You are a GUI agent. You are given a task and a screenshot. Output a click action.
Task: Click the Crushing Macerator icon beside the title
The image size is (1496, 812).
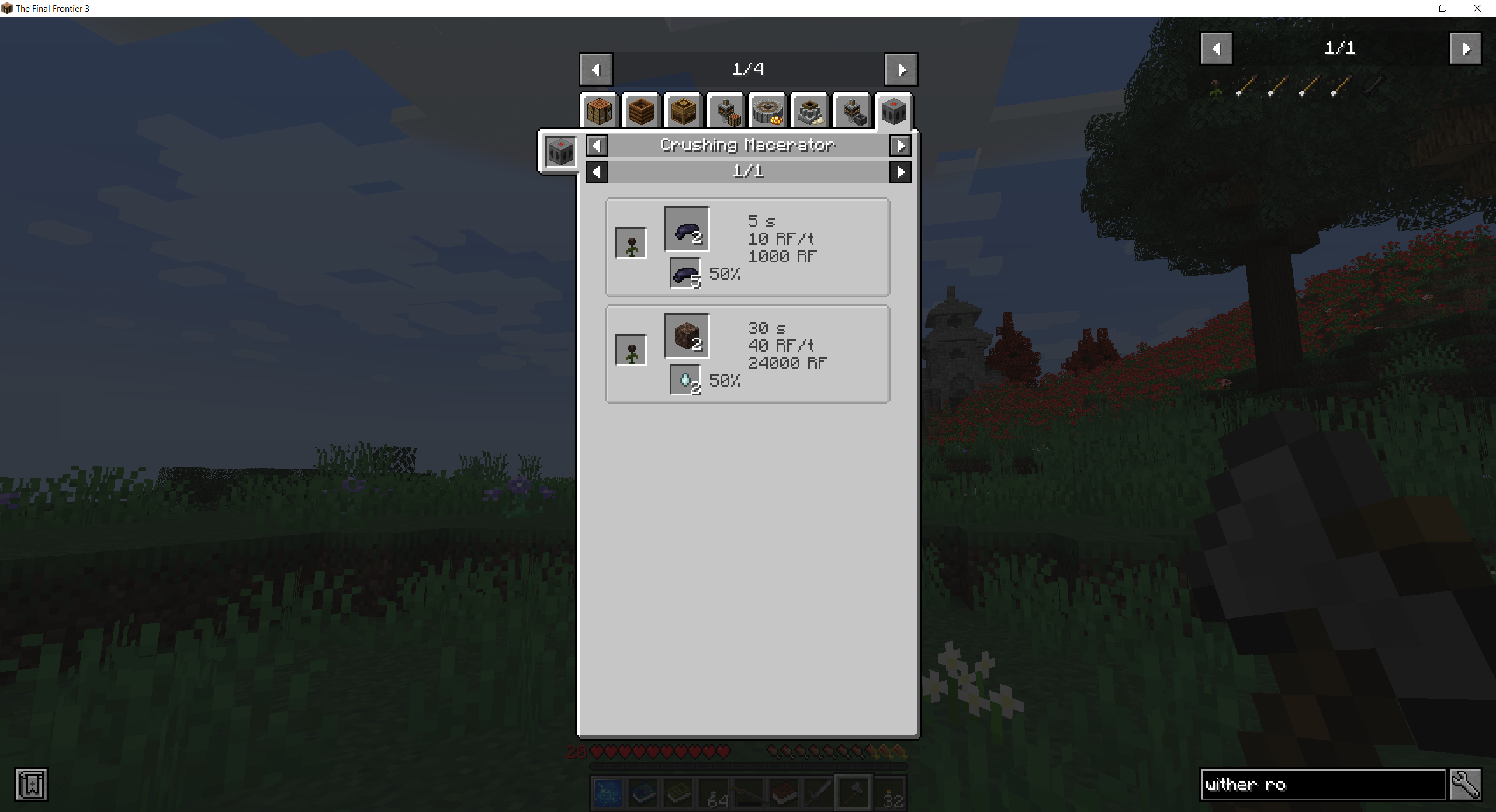(x=559, y=152)
